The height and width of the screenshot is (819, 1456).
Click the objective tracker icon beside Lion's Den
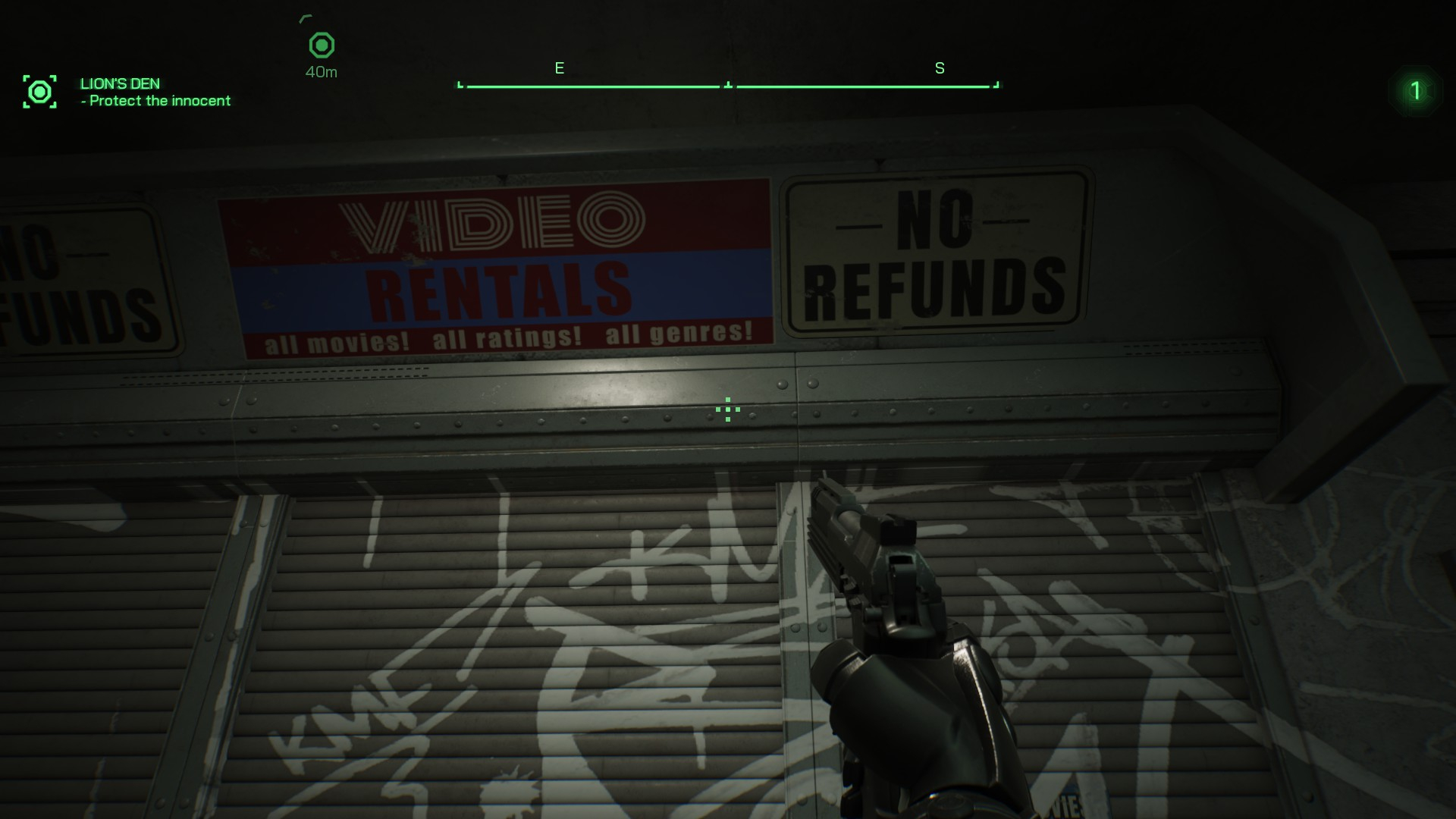39,92
